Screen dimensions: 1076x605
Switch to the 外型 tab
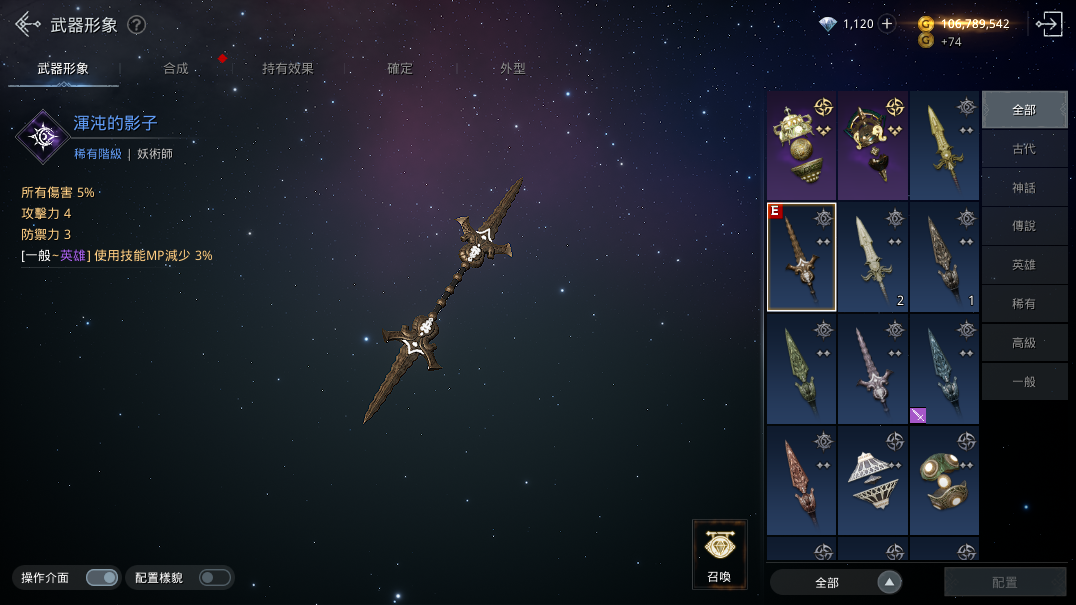pyautogui.click(x=513, y=68)
